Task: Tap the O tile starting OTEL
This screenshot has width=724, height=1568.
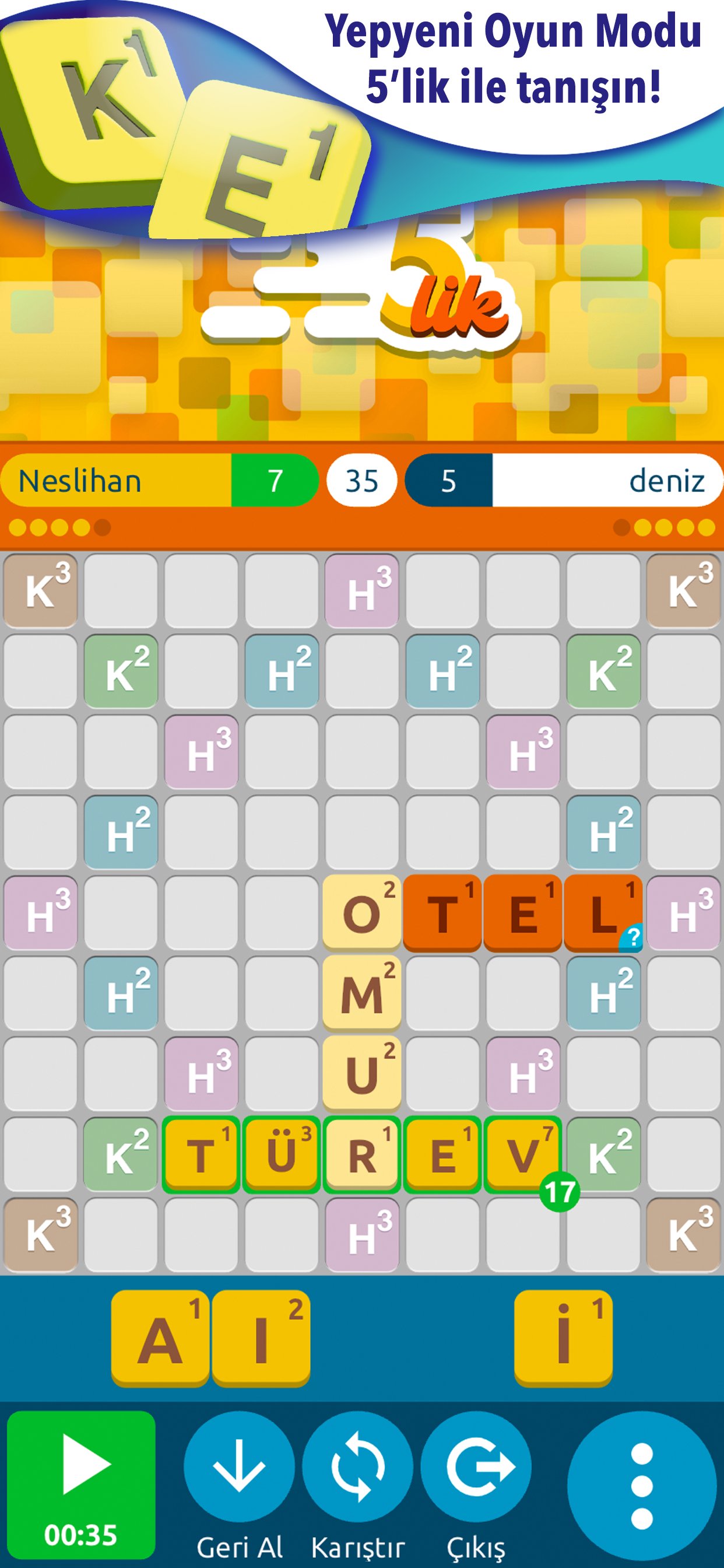Action: tap(361, 912)
